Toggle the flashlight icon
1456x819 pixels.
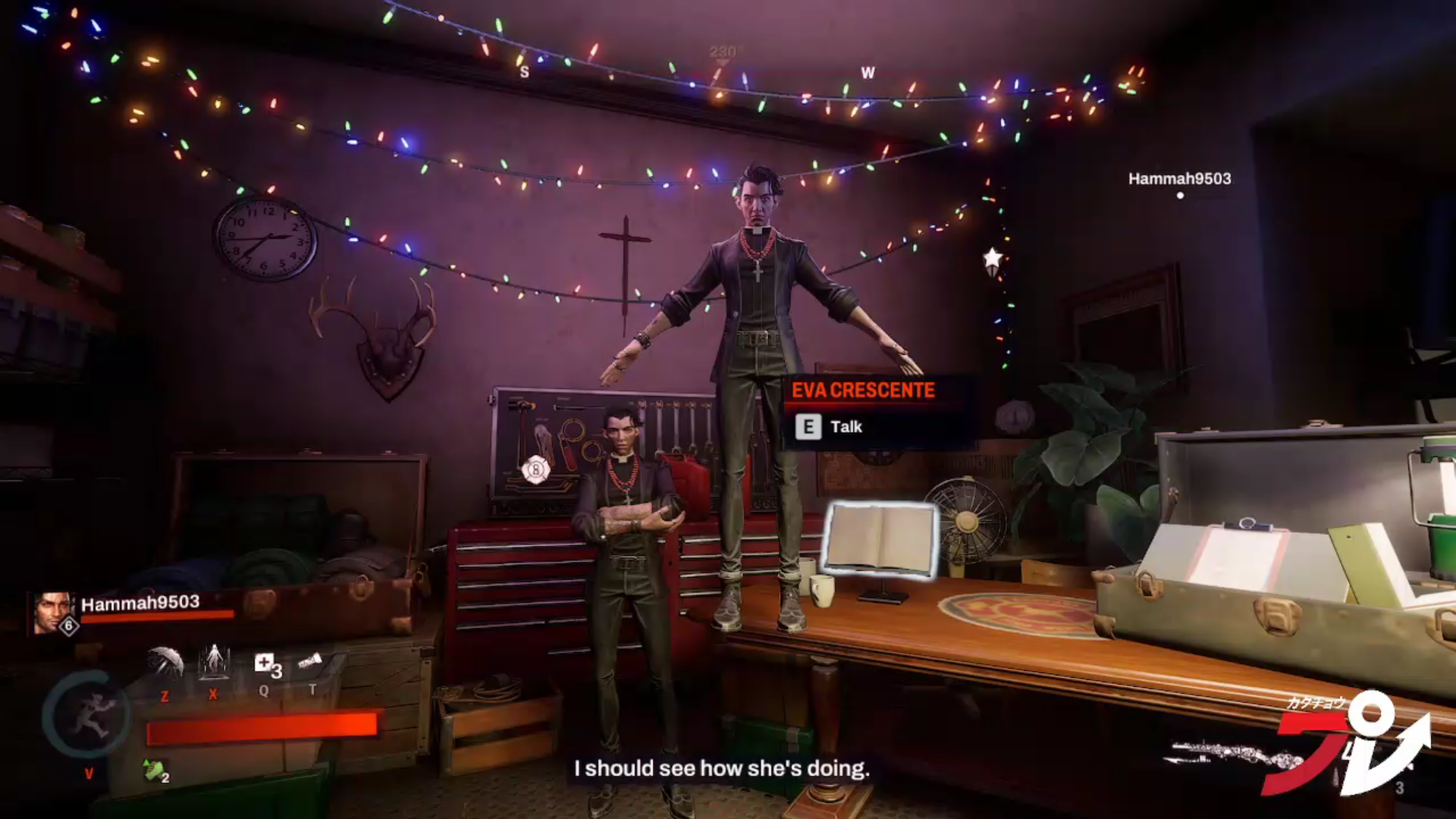point(310,661)
